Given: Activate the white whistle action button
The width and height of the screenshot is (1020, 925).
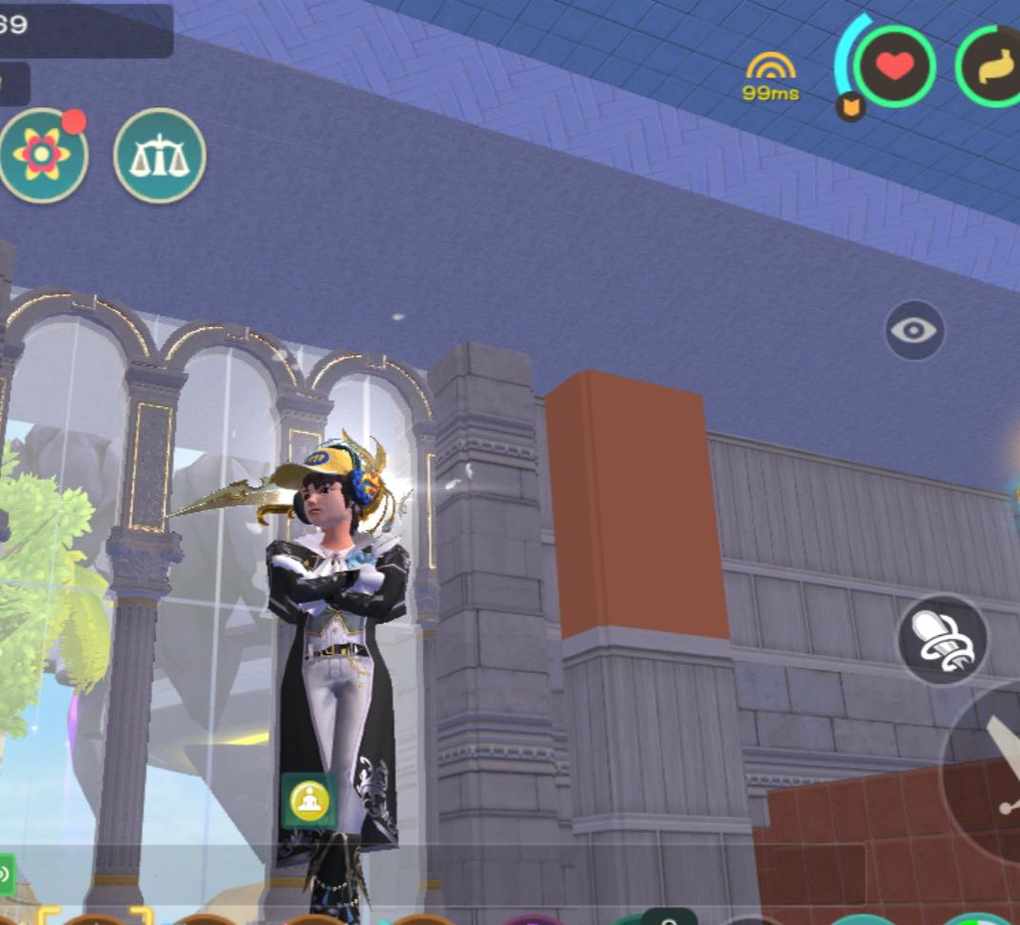Looking at the screenshot, I should 943,639.
